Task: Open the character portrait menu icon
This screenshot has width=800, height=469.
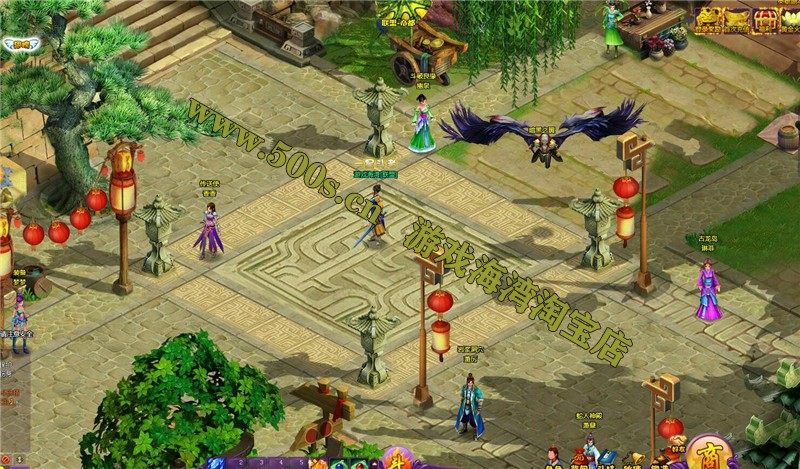Action: (x=553, y=456)
